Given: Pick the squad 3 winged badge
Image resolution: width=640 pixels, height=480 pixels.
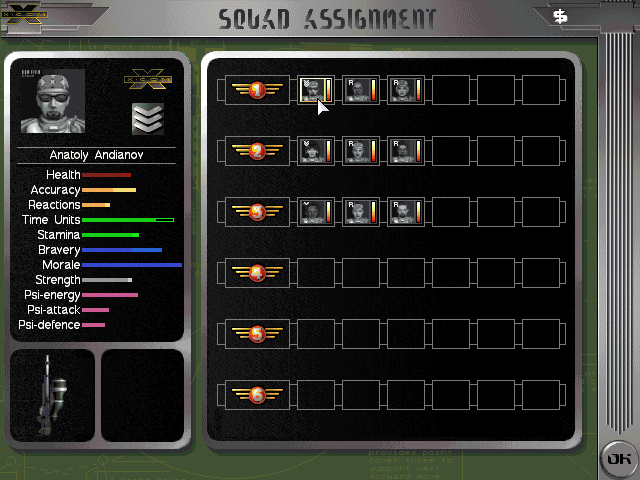Looking at the screenshot, I should (257, 212).
